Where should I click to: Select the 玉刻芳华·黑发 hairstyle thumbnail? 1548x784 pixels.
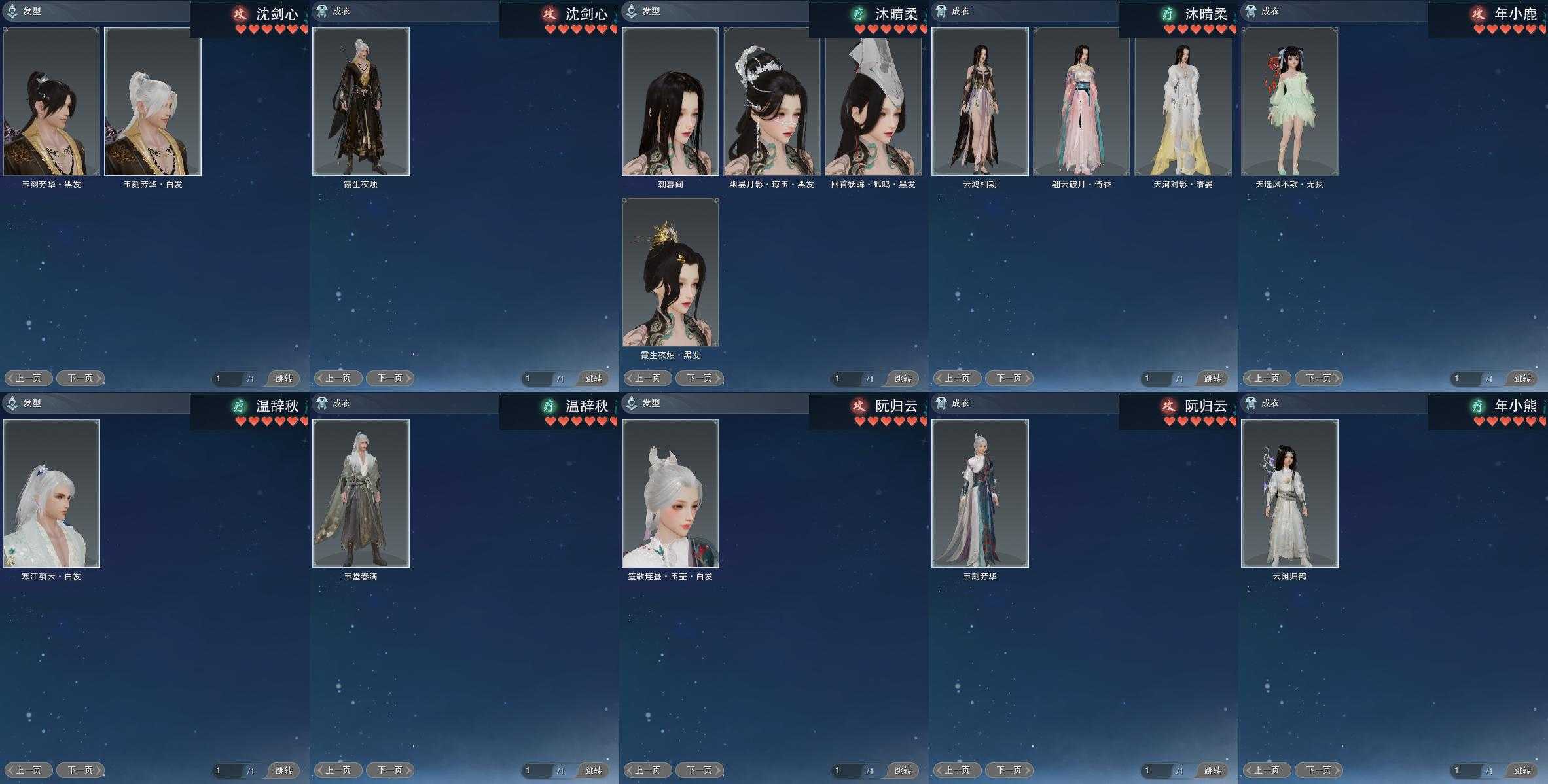click(52, 101)
